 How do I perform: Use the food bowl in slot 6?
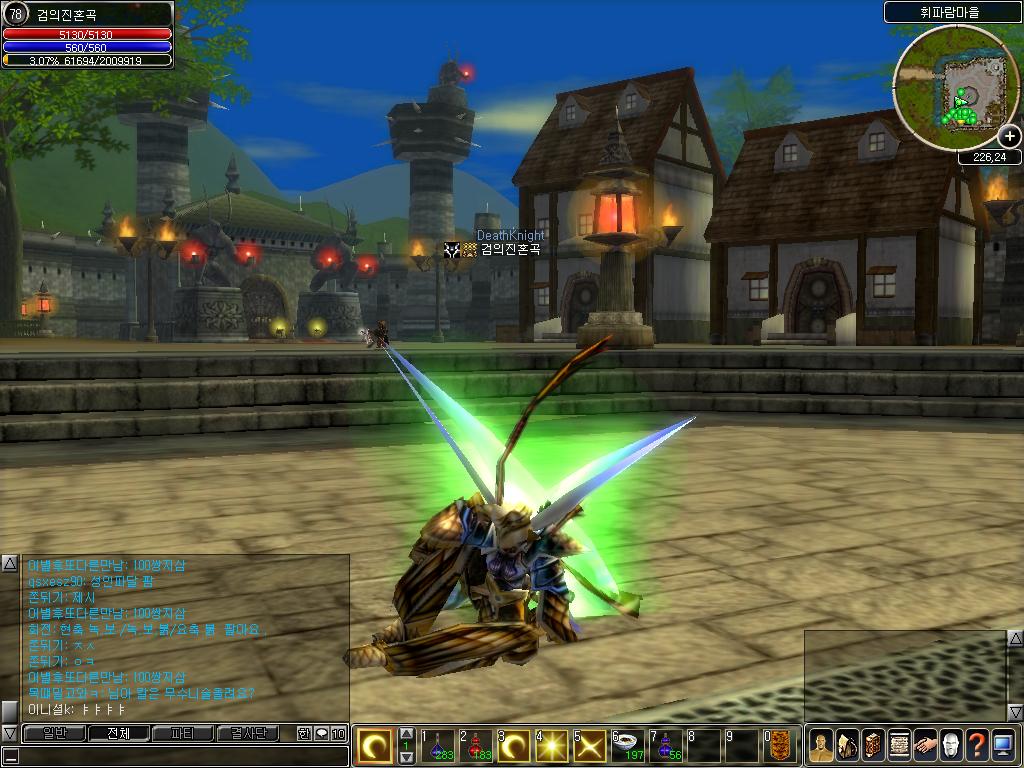tap(628, 746)
